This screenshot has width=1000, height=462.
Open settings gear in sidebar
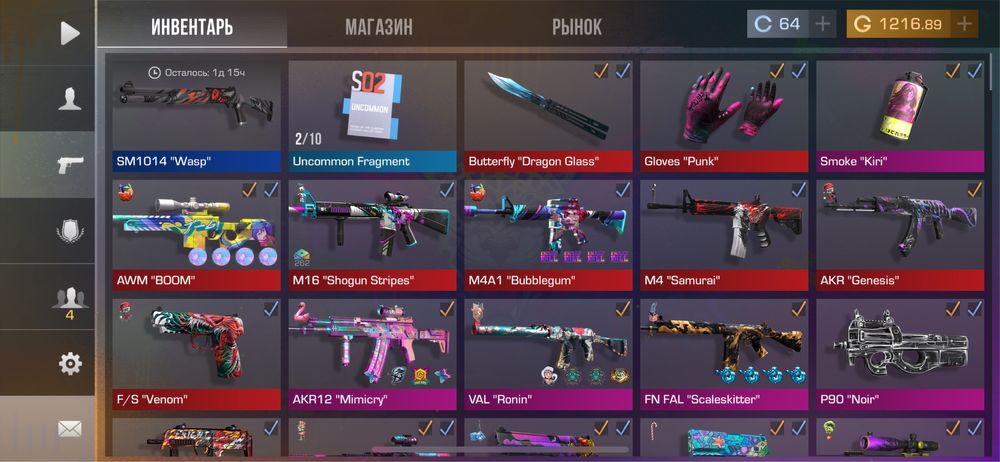coord(69,363)
